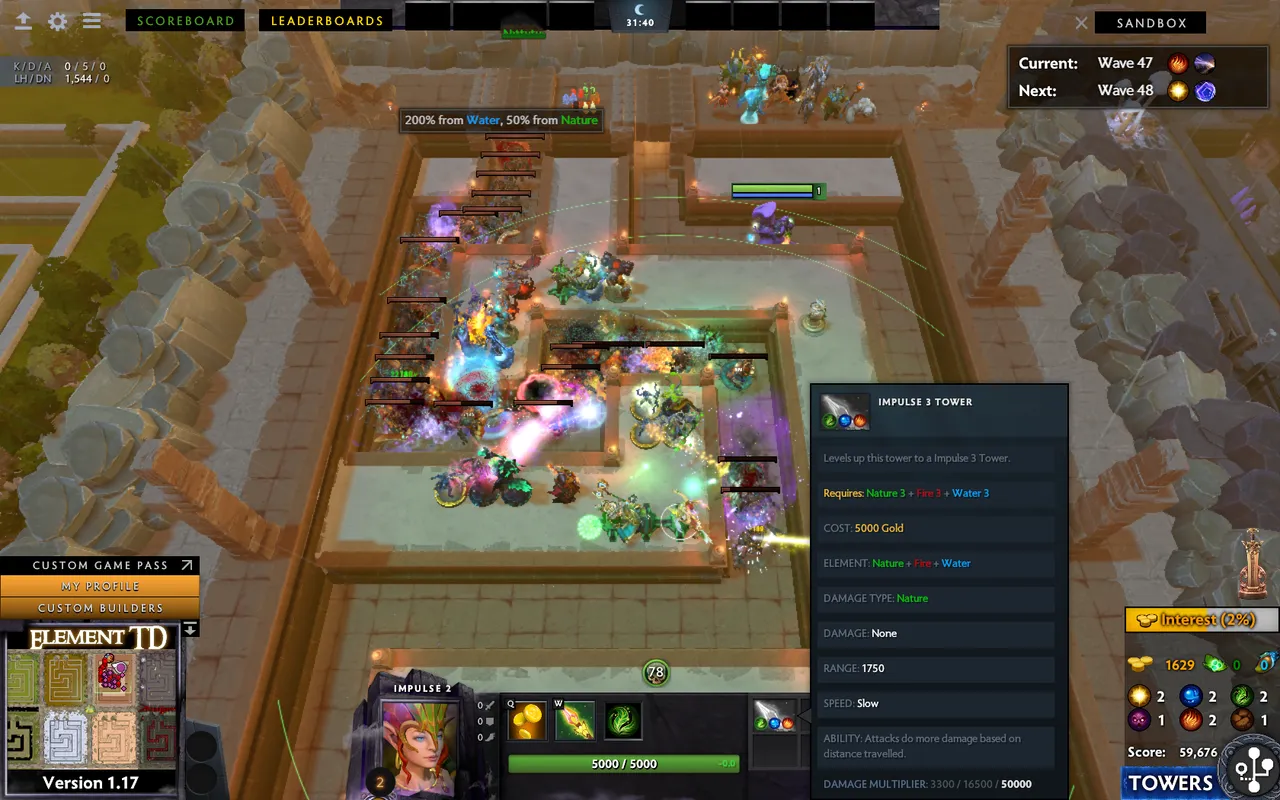Viewport: 1280px width, 800px height.
Task: Open the Custom Builders menu
Action: click(100, 607)
